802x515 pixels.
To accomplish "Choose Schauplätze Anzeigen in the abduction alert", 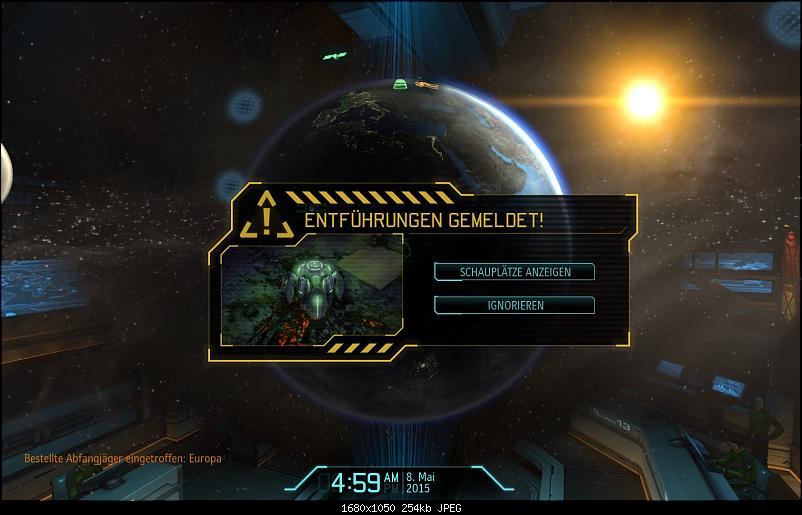I will [514, 271].
